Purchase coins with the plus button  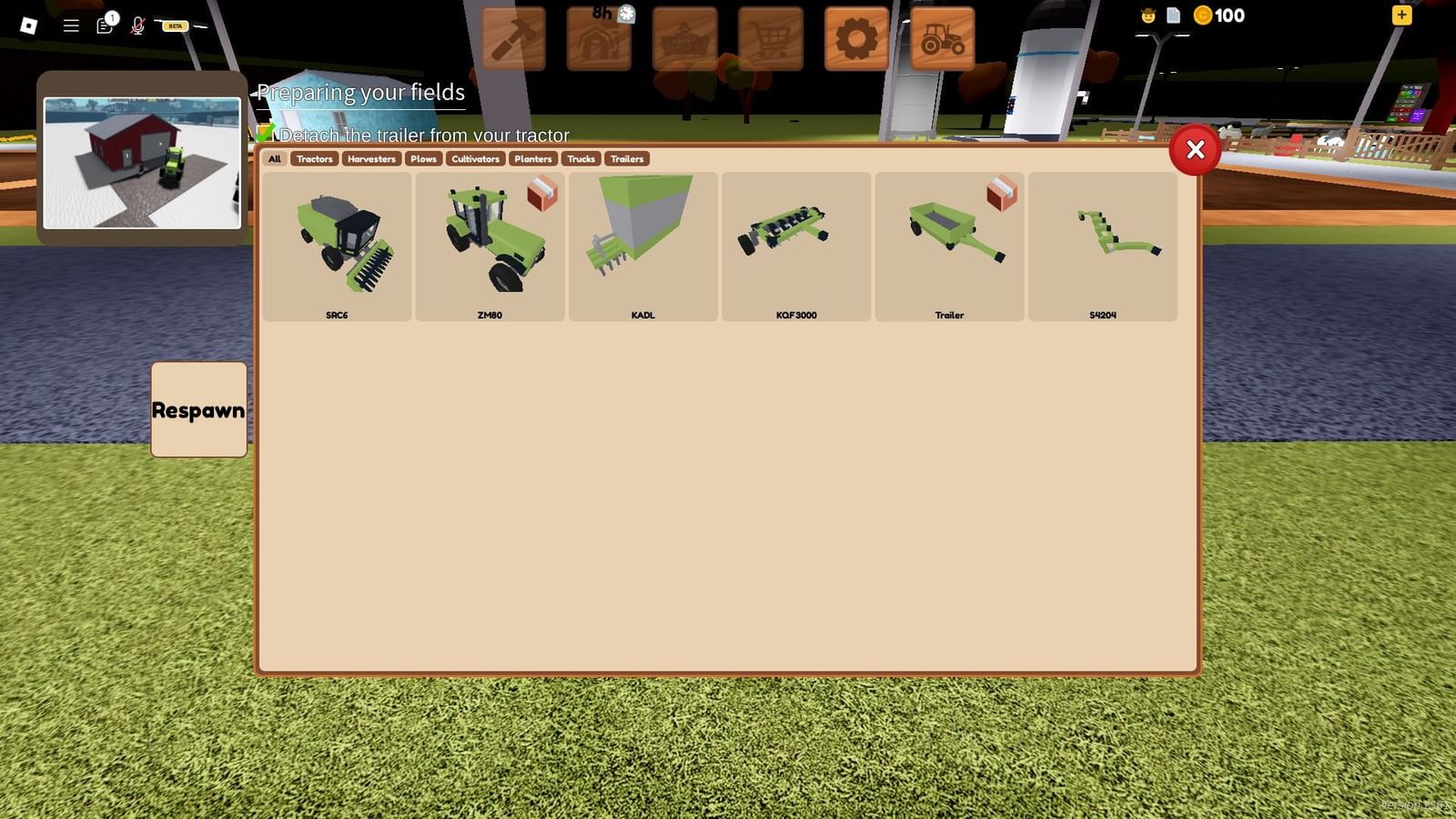[1401, 15]
